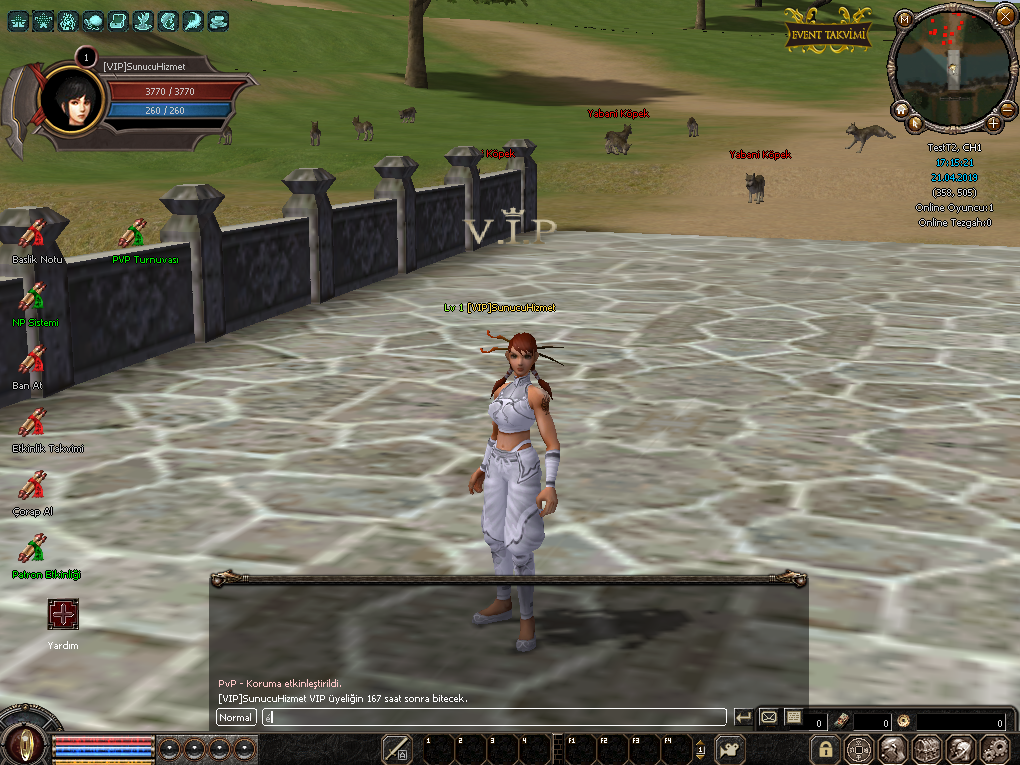
Task: Select the Ban At scroll
Action: point(33,359)
